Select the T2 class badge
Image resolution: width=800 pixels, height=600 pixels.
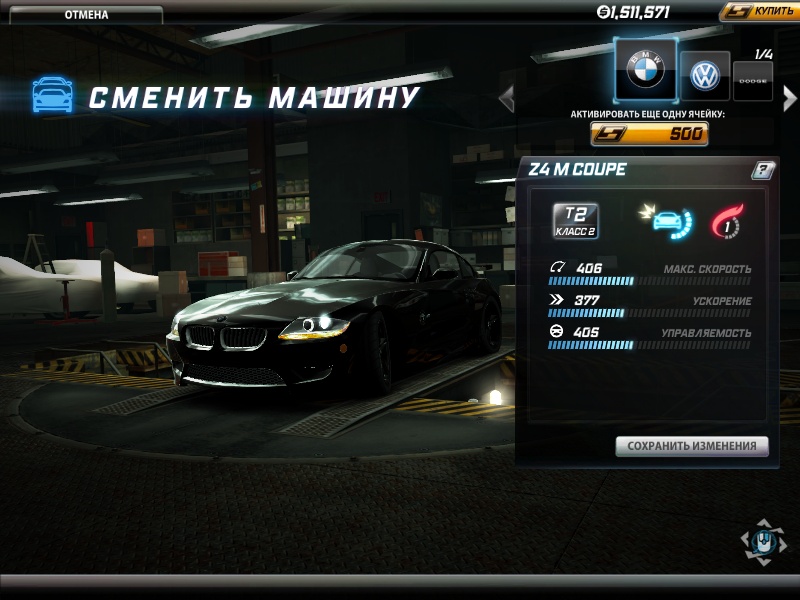[576, 221]
